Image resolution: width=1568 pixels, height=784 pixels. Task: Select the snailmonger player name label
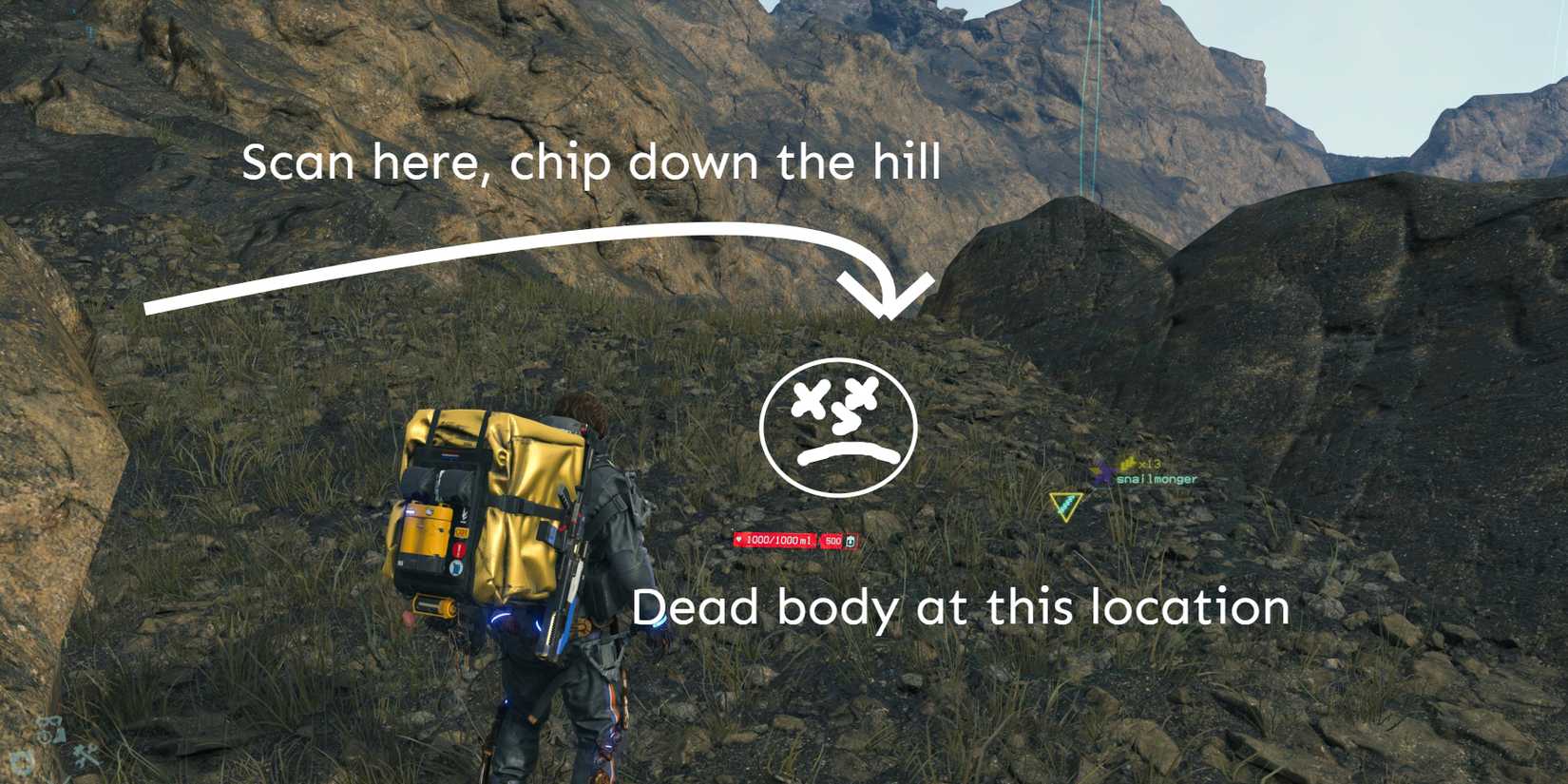tap(1157, 480)
